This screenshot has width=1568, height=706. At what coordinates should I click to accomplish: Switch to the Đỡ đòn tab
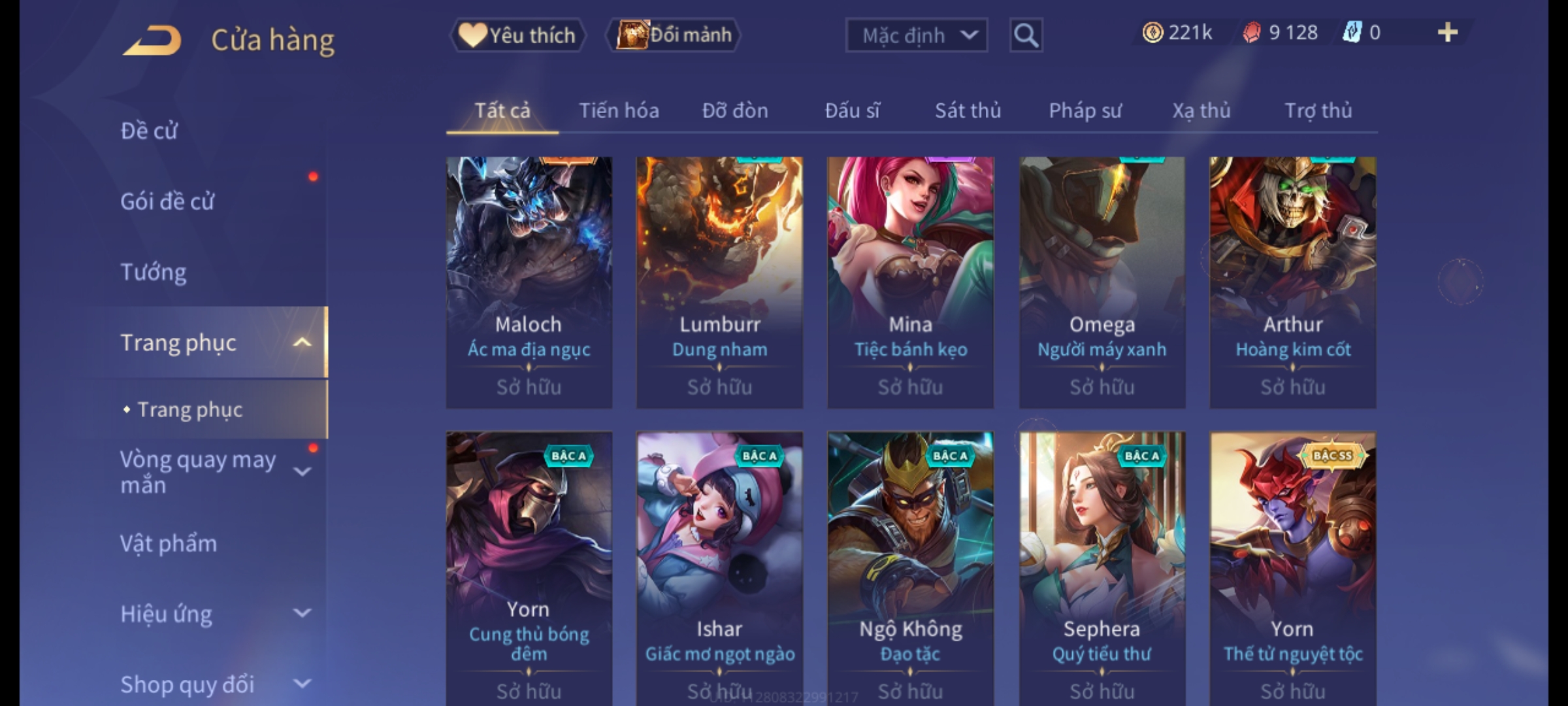click(x=735, y=111)
